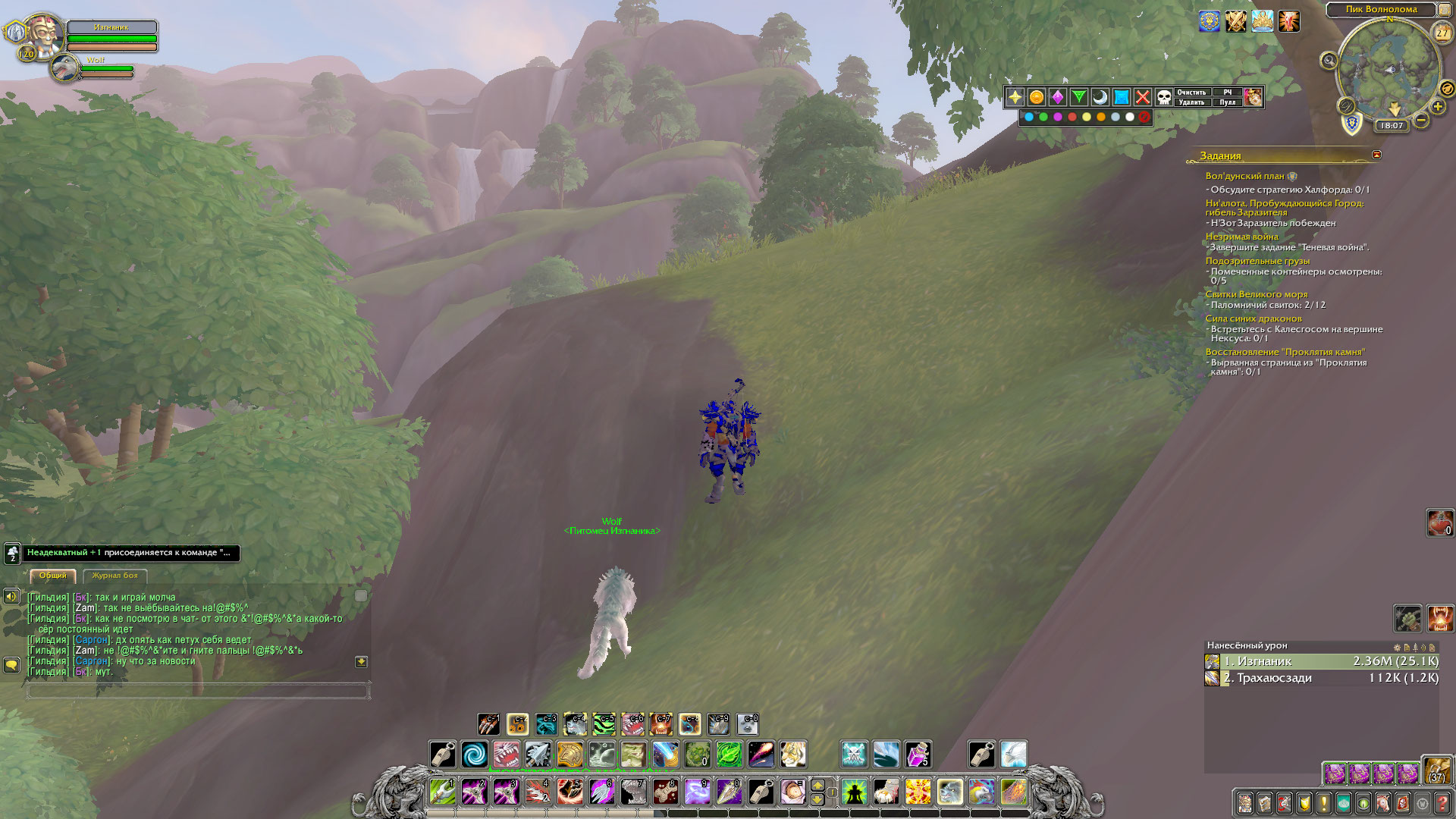Click the minimap tracking magnifier button
The image size is (1456, 819).
click(1329, 61)
